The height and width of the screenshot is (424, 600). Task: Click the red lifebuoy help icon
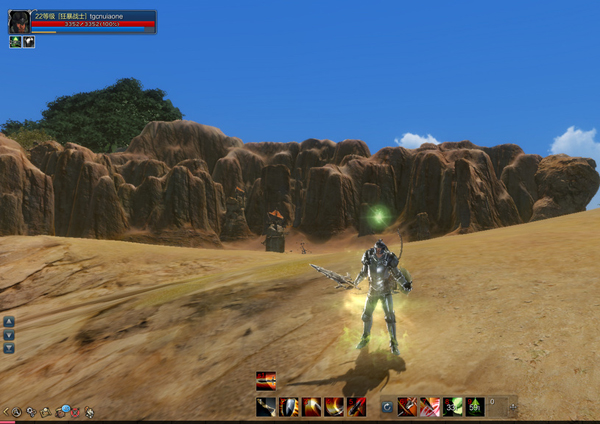point(75,411)
